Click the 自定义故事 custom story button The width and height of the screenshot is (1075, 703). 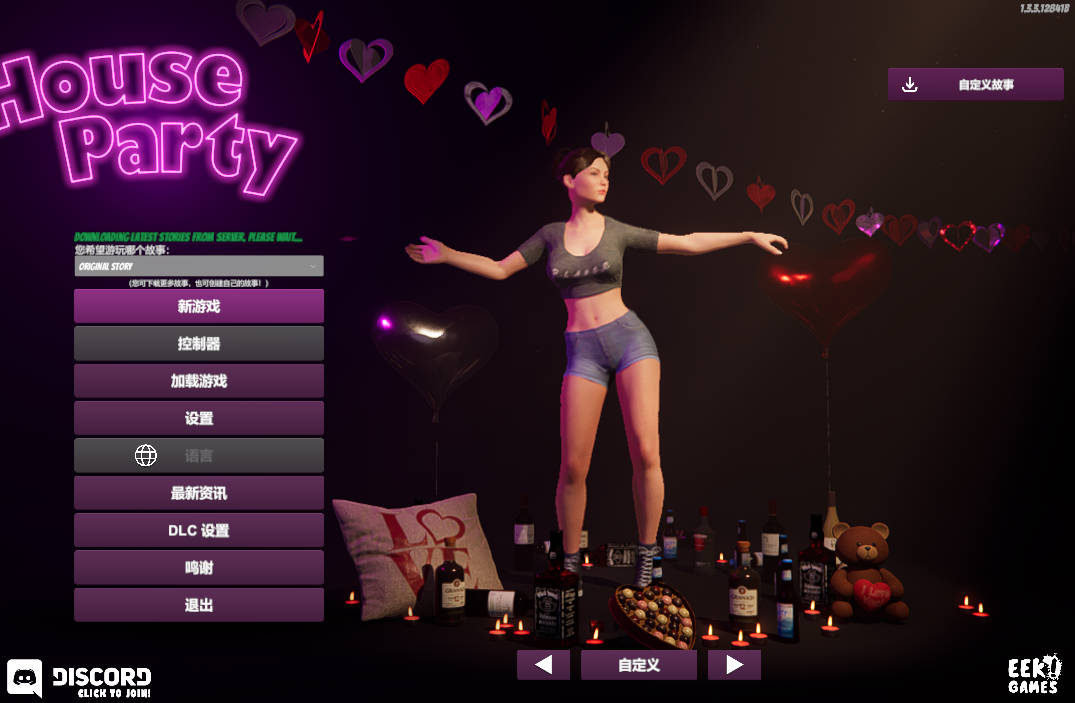click(975, 85)
